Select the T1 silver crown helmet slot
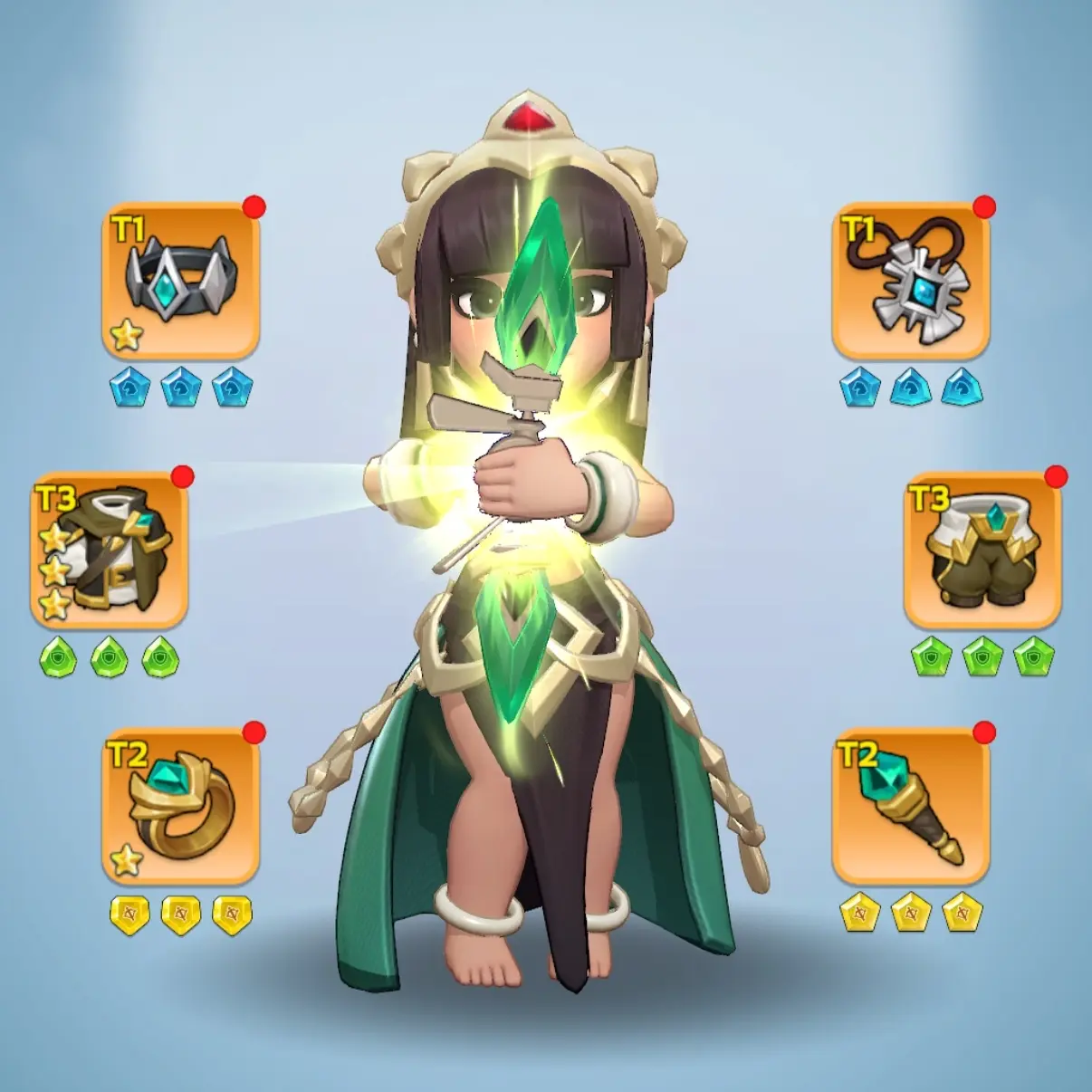The height and width of the screenshot is (1092, 1092). click(x=181, y=281)
